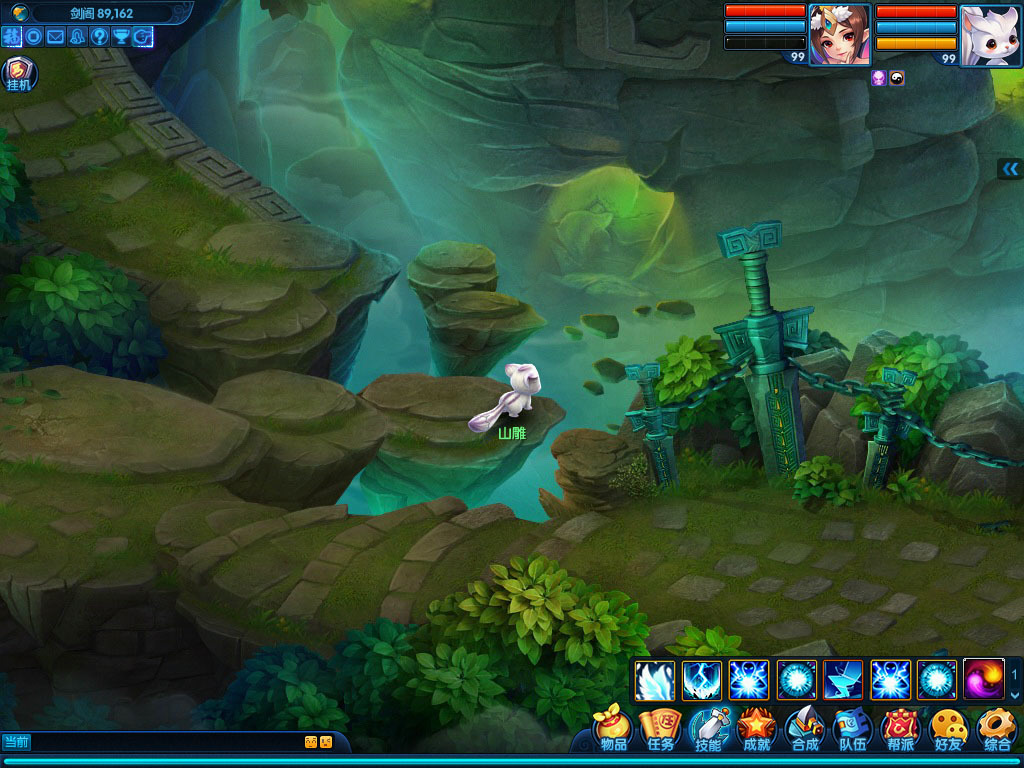Open the 综合 gear settings menu

click(x=996, y=730)
